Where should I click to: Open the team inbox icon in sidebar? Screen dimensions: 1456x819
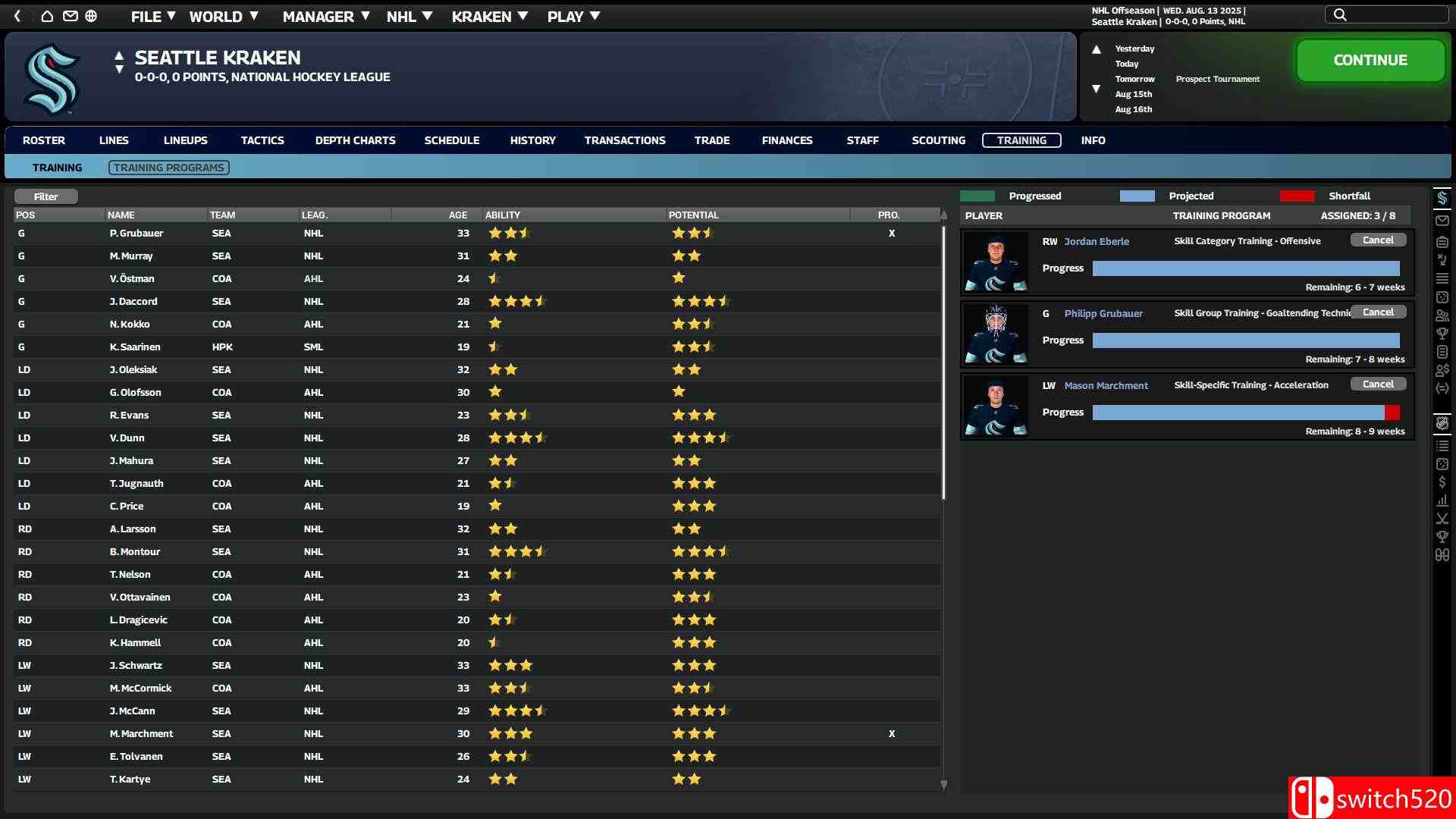tap(1443, 221)
